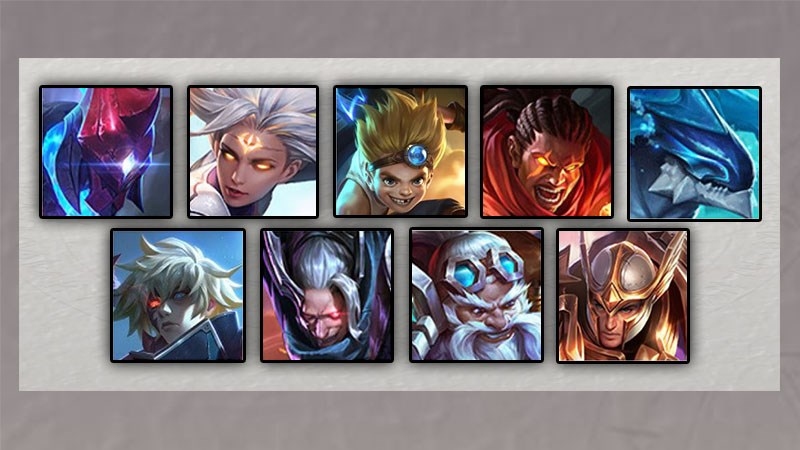Choose the white-haired woman with glowing eyes
The width and height of the screenshot is (800, 450).
point(253,152)
